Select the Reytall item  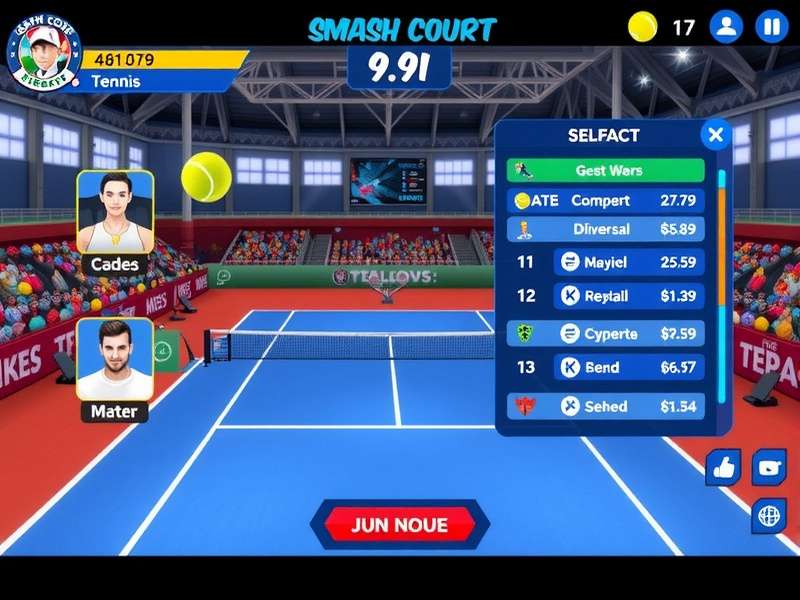(x=628, y=296)
